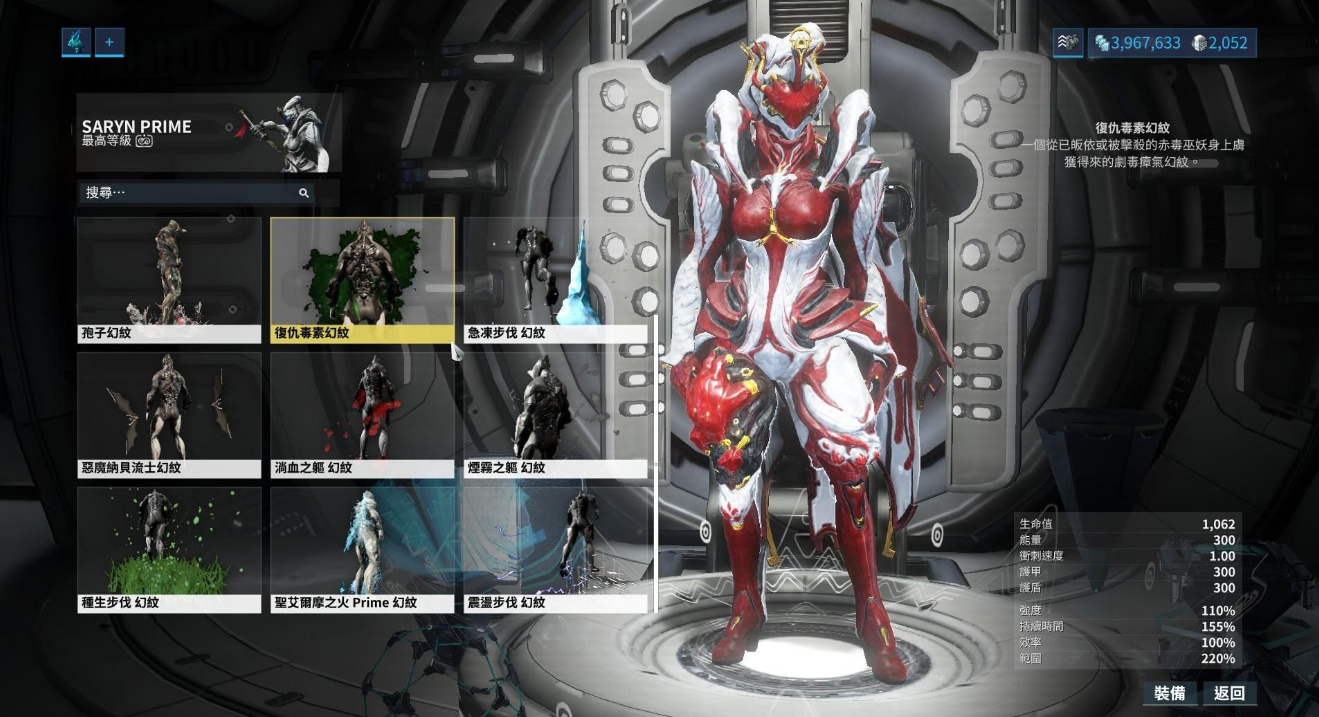Image resolution: width=1319 pixels, height=717 pixels.
Task: Pick the 聖艾爾摩之火 Prime 幻紋
Action: 362,549
